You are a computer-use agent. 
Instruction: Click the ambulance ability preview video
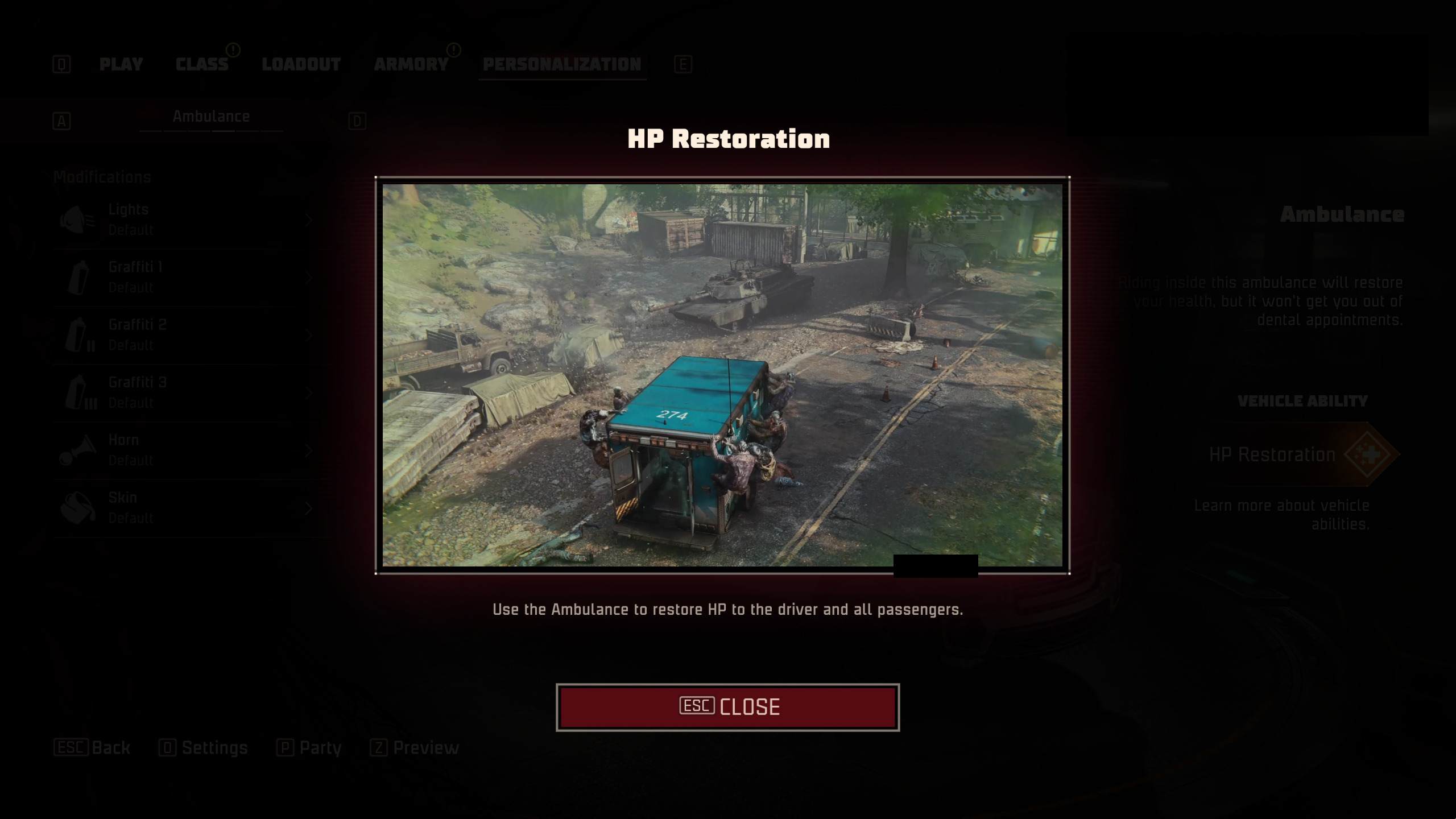pos(722,375)
